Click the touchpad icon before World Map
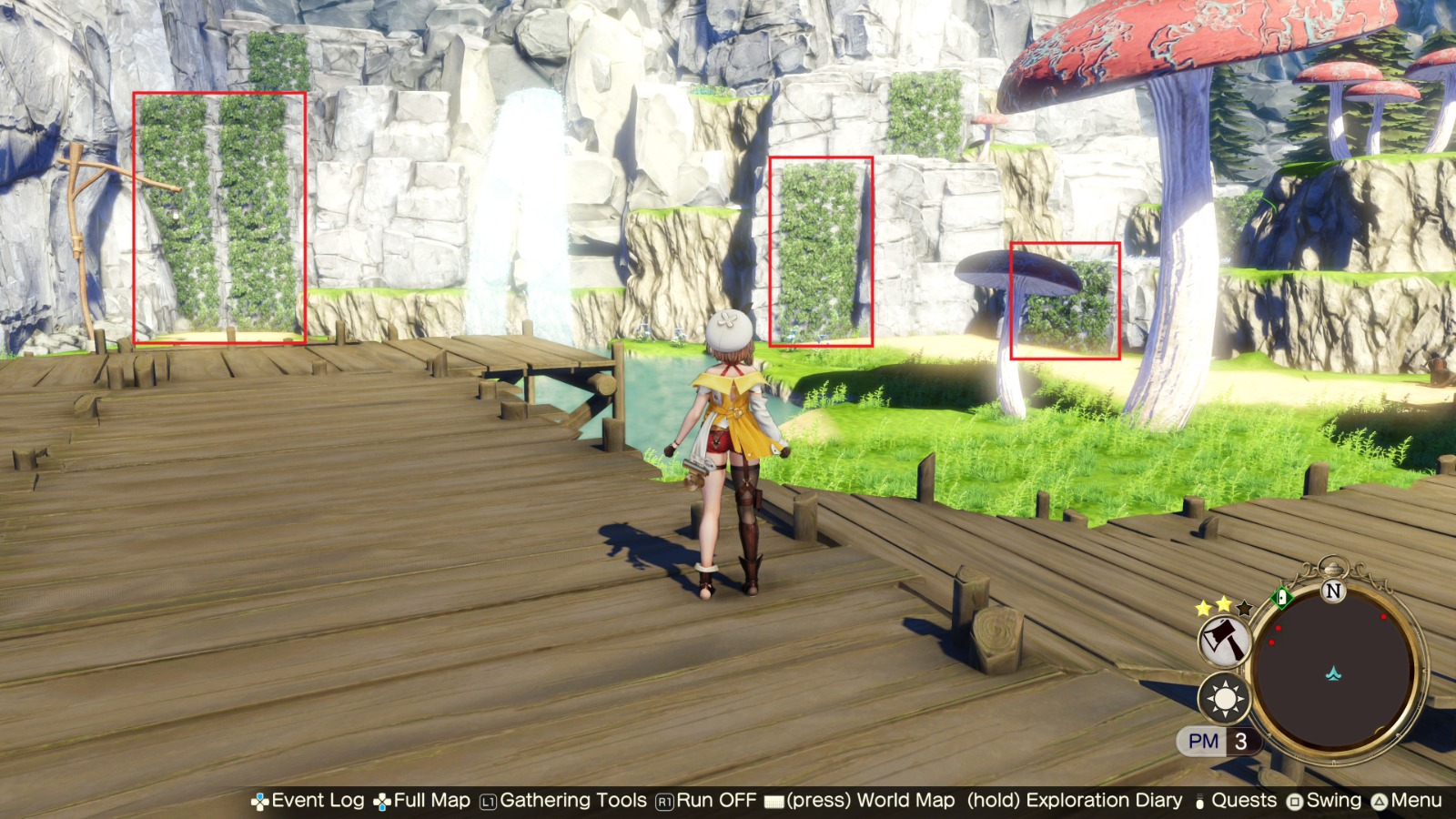1456x819 pixels. 773,802
